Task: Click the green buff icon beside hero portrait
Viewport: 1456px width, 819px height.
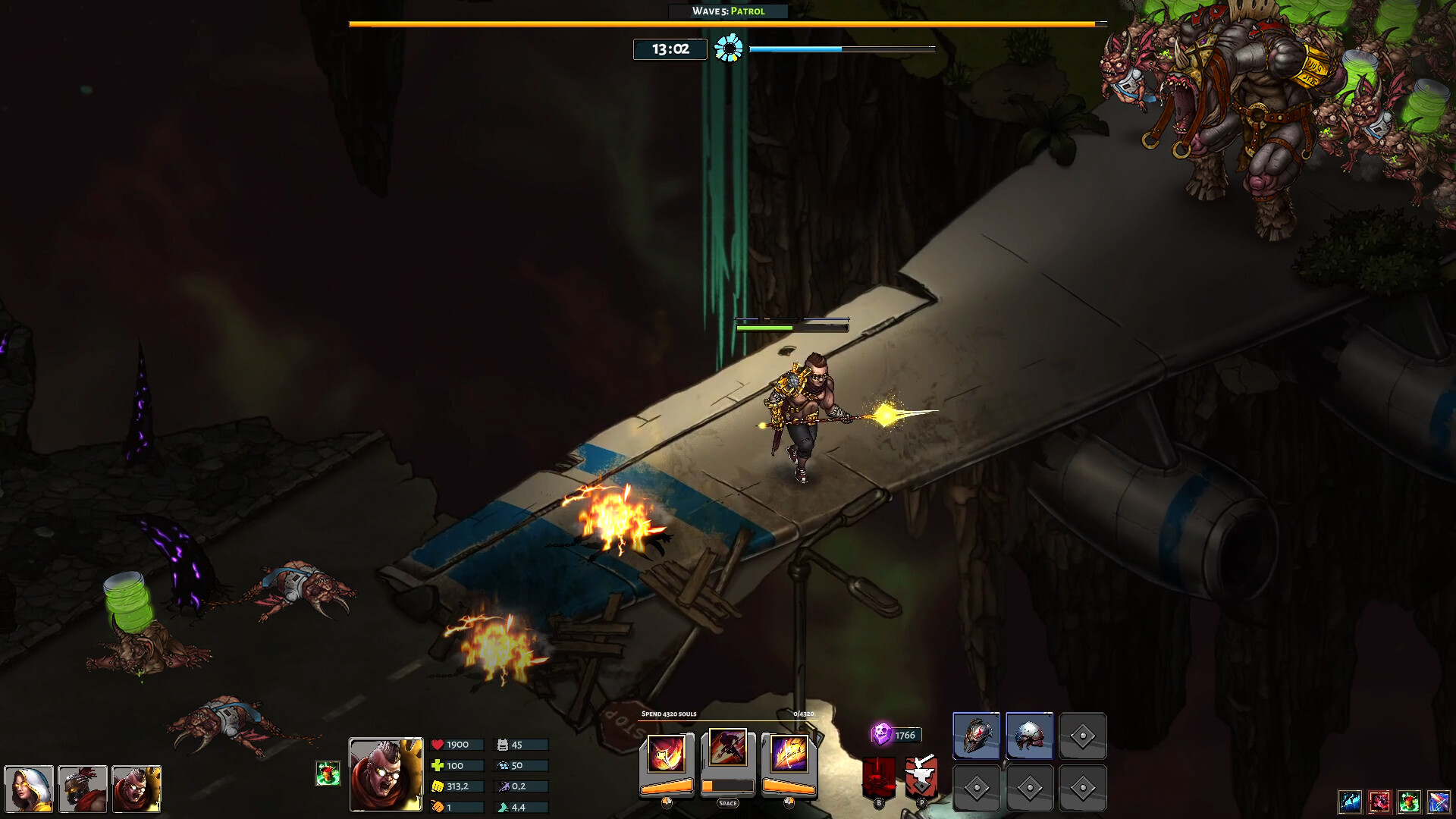Action: (x=328, y=773)
